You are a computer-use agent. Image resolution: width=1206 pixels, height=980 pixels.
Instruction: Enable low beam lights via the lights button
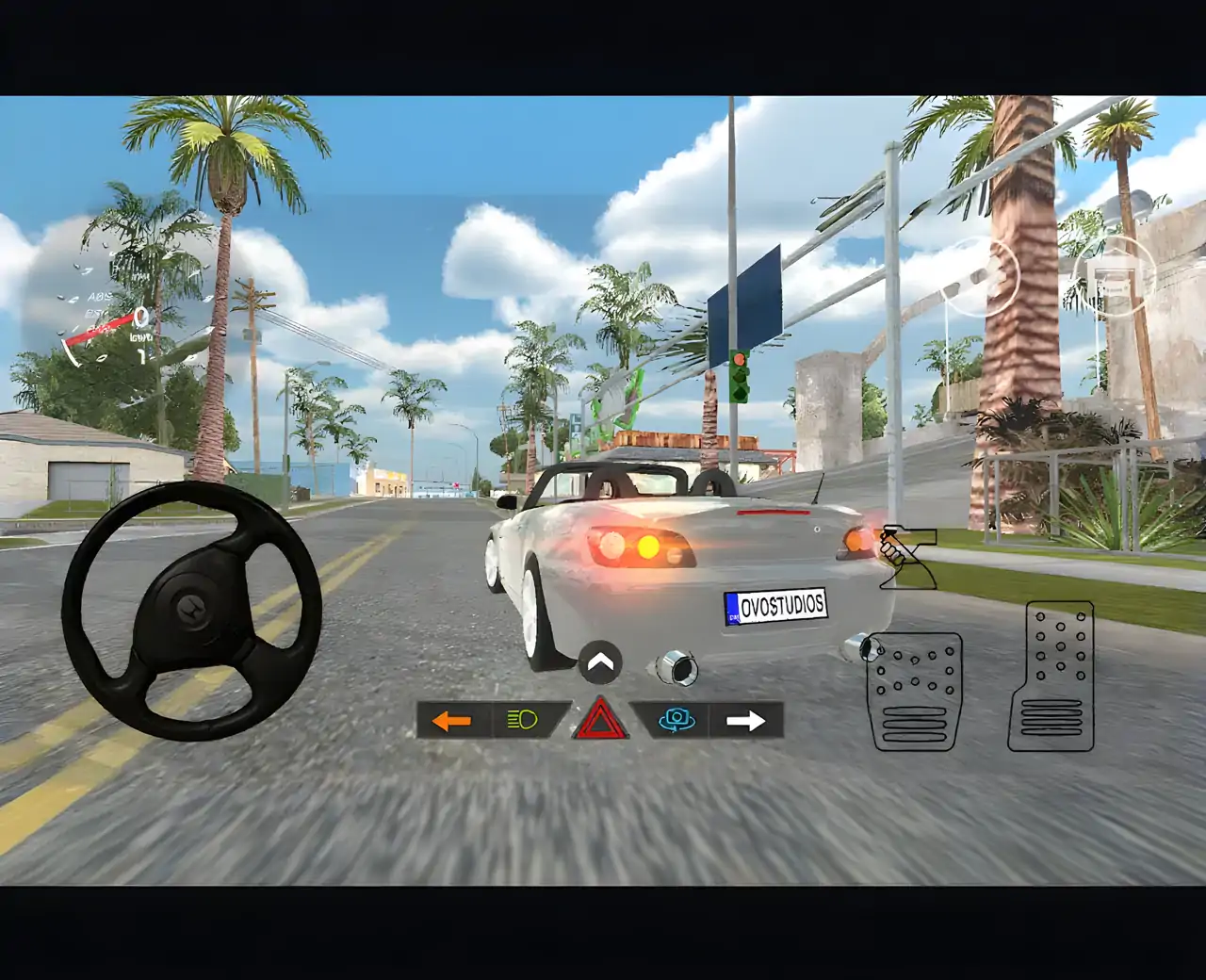[x=521, y=720]
